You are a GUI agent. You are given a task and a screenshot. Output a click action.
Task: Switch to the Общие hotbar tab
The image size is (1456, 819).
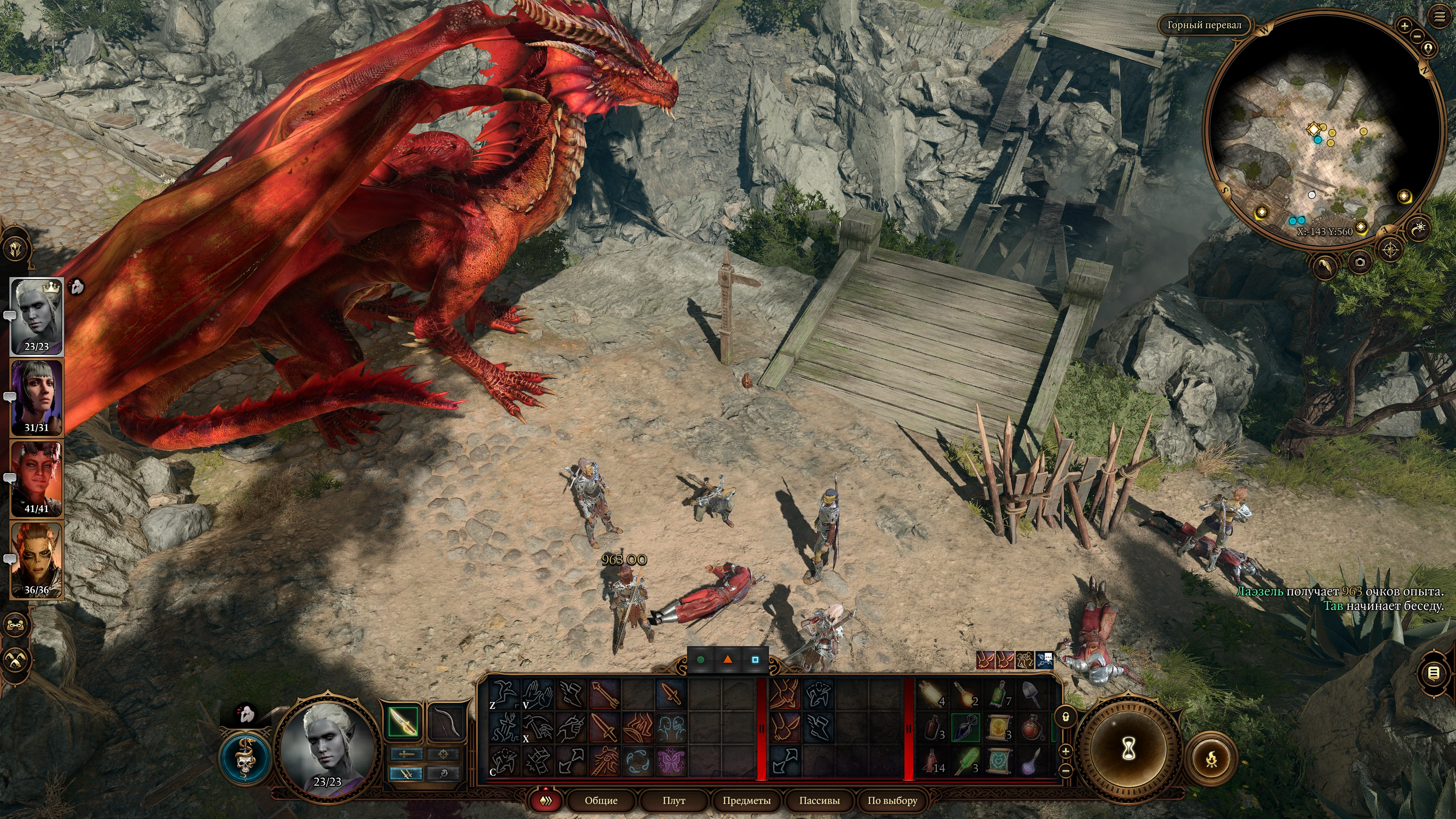pos(601,800)
